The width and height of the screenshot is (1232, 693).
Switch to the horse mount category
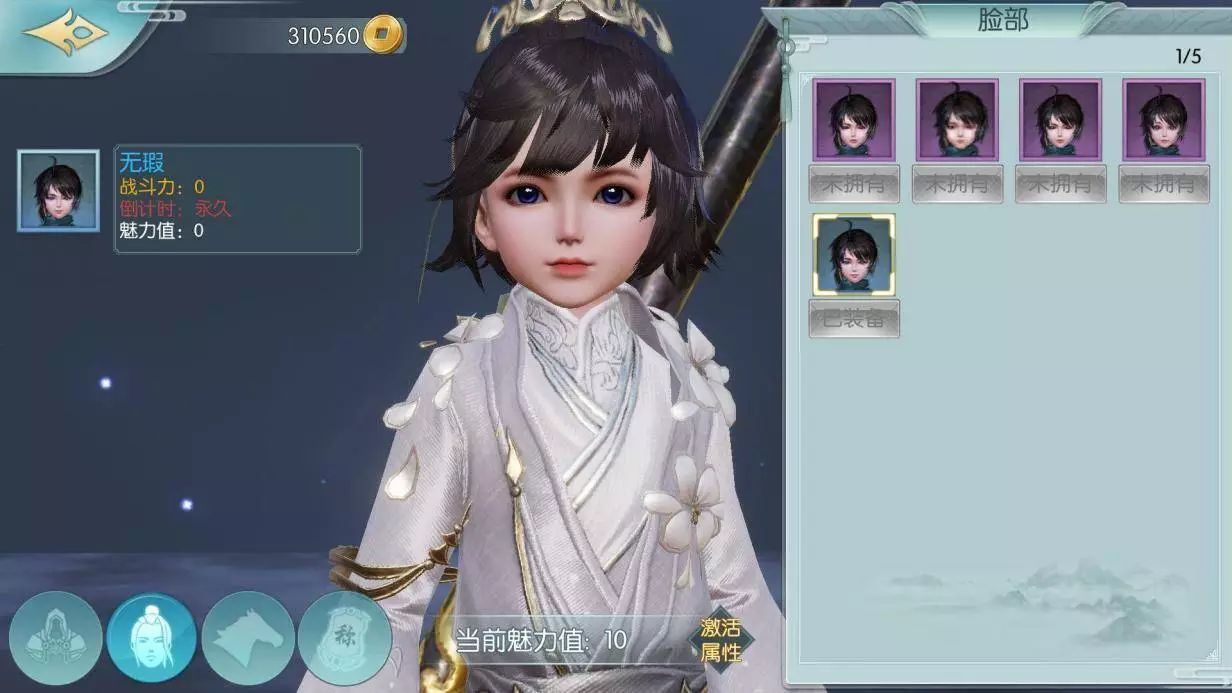pyautogui.click(x=248, y=638)
